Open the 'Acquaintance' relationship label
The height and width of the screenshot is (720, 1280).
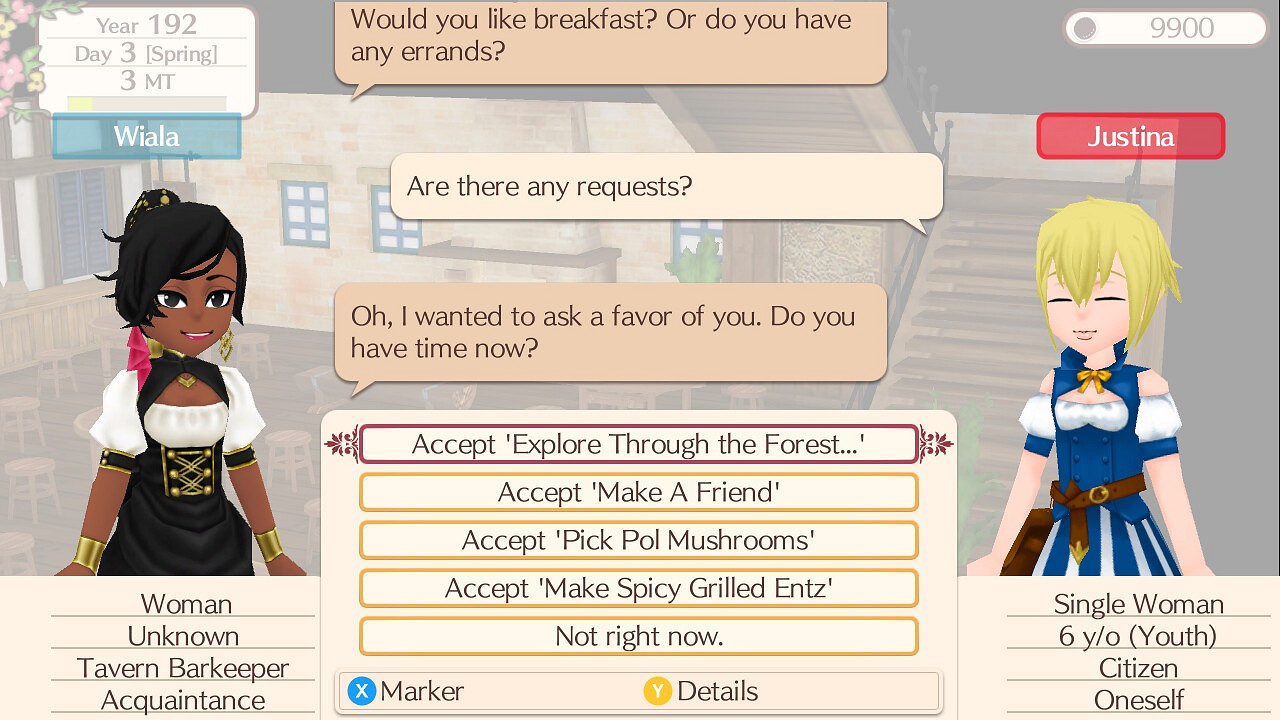pyautogui.click(x=183, y=700)
